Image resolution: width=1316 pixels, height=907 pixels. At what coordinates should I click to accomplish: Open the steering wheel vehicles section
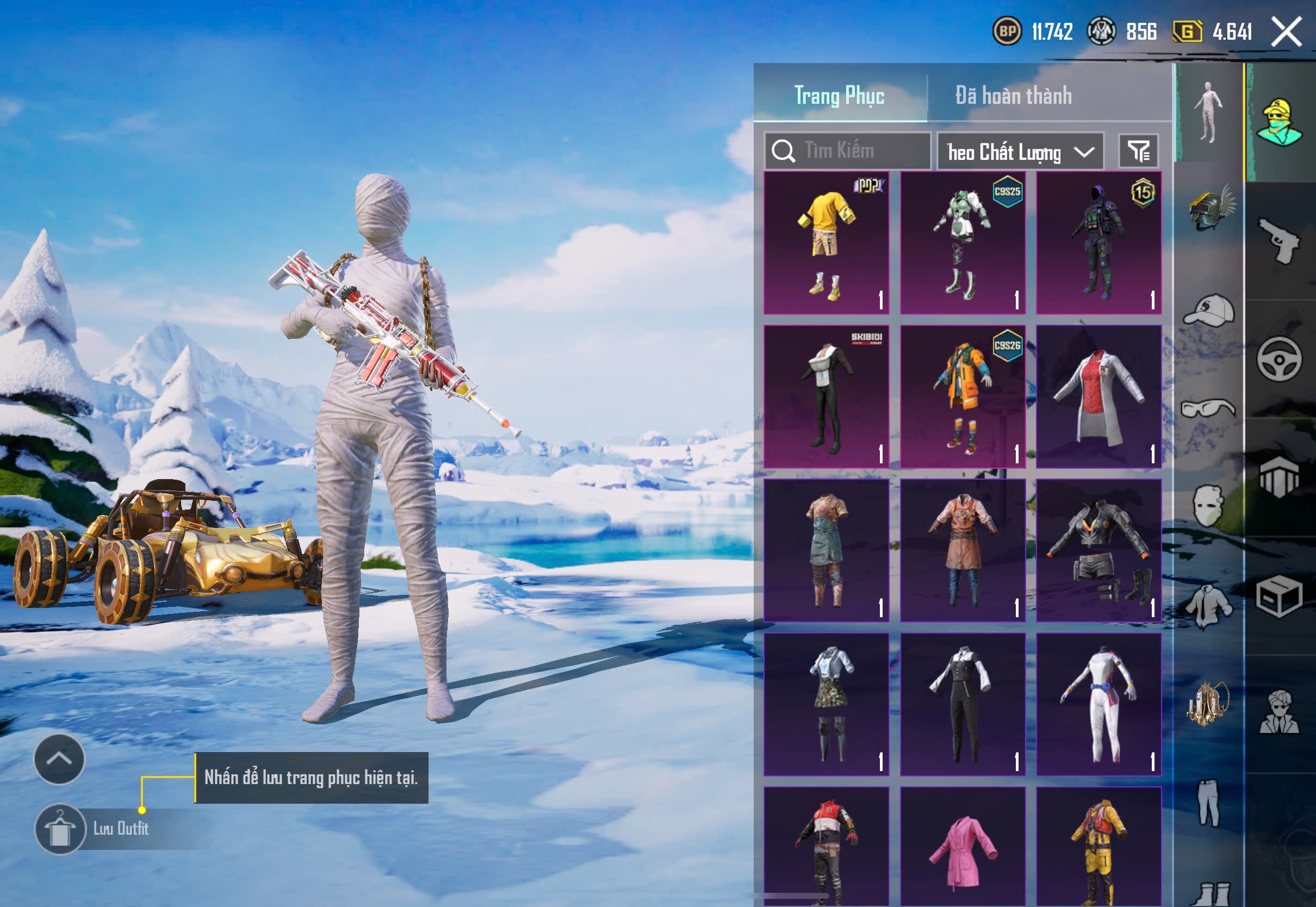pos(1280,359)
